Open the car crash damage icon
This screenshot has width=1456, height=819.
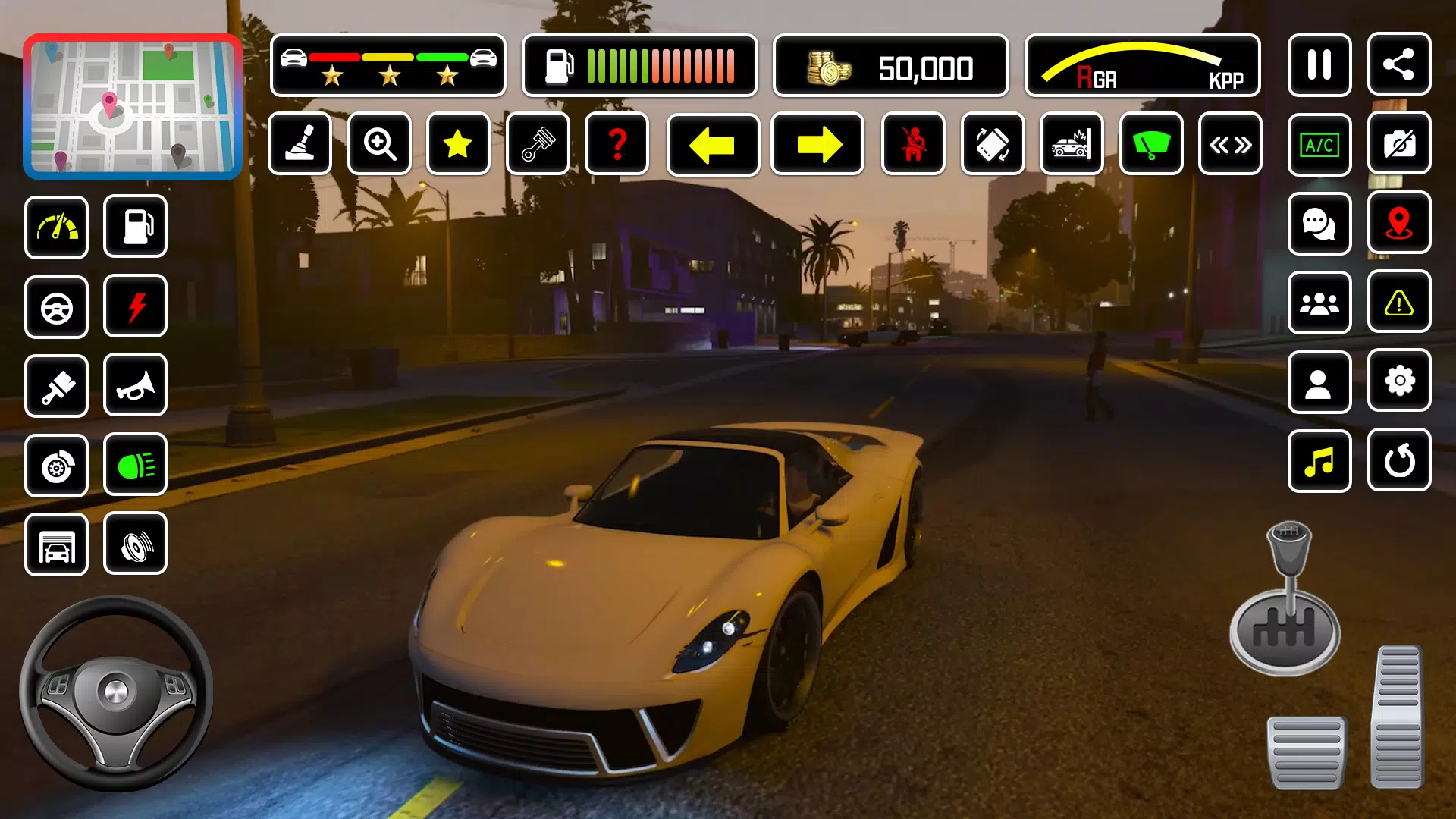[x=1072, y=144]
